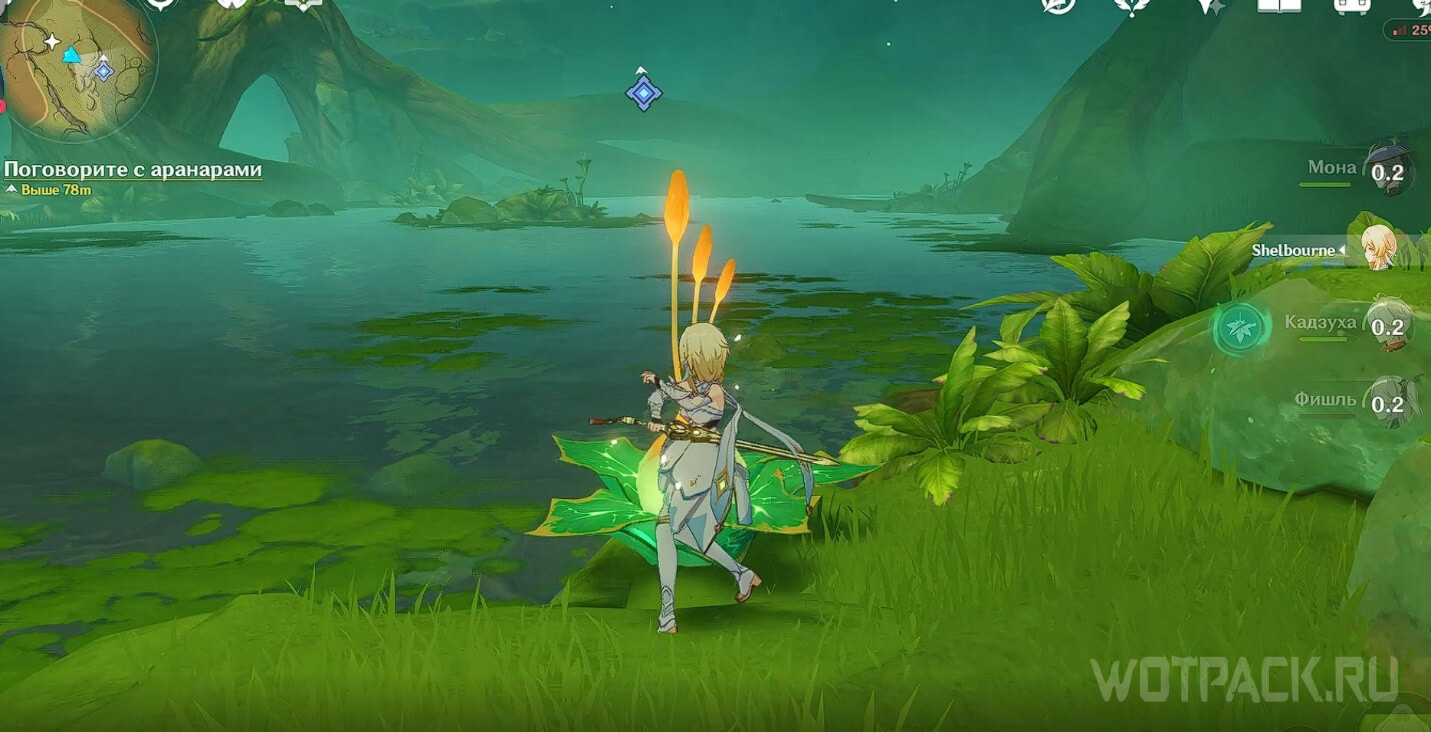
Task: Open the laurel wreath battle pass icon
Action: click(1133, 5)
